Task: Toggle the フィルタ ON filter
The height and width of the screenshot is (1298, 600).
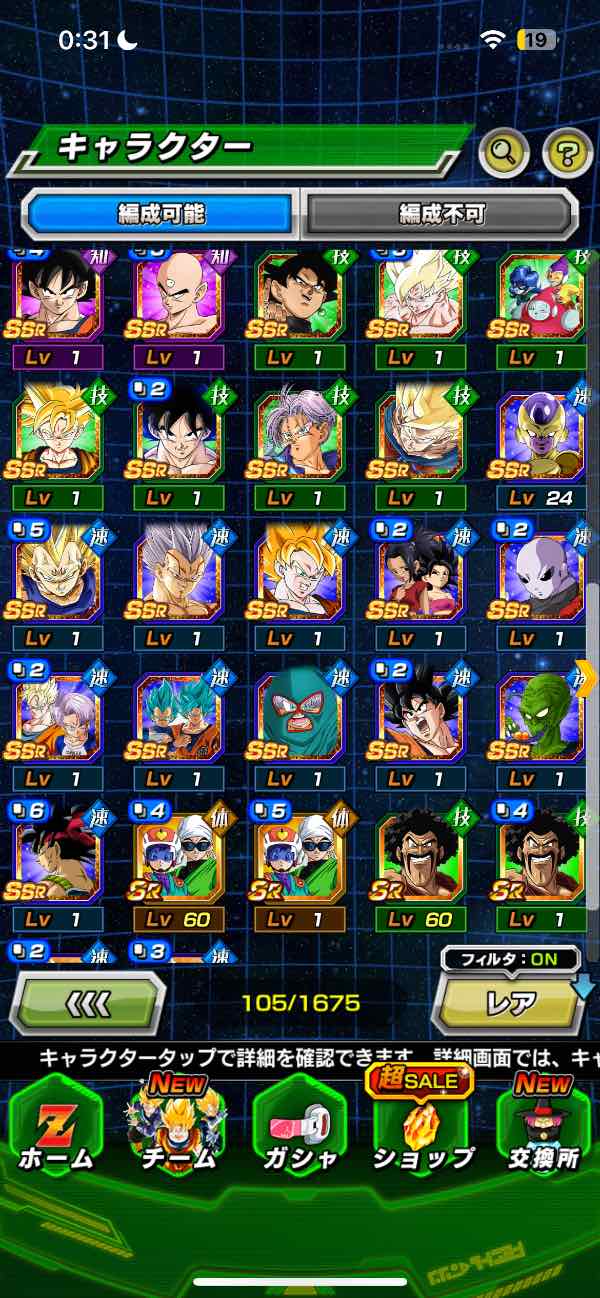Action: coord(510,959)
